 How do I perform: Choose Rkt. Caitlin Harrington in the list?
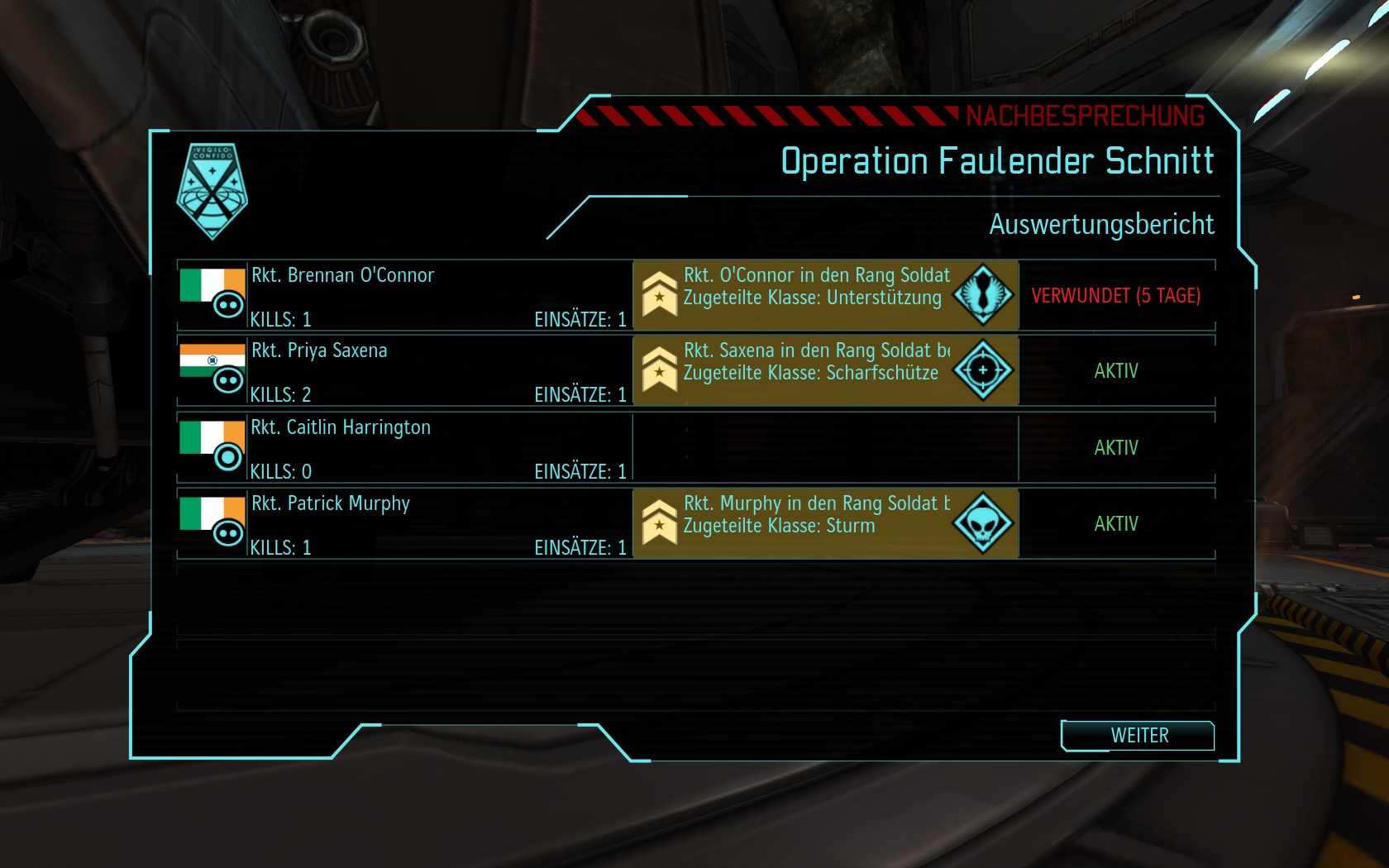(x=405, y=448)
